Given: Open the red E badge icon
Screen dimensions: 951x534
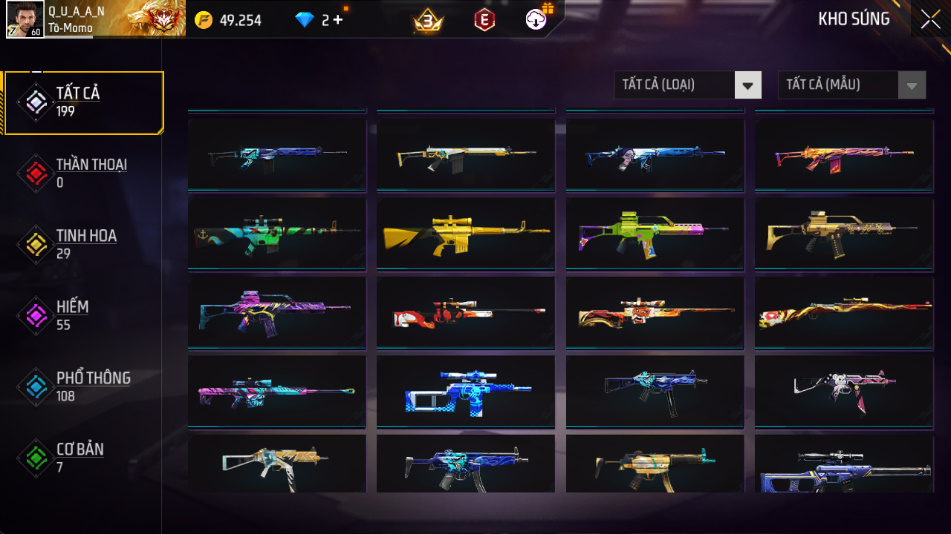Looking at the screenshot, I should (x=484, y=19).
